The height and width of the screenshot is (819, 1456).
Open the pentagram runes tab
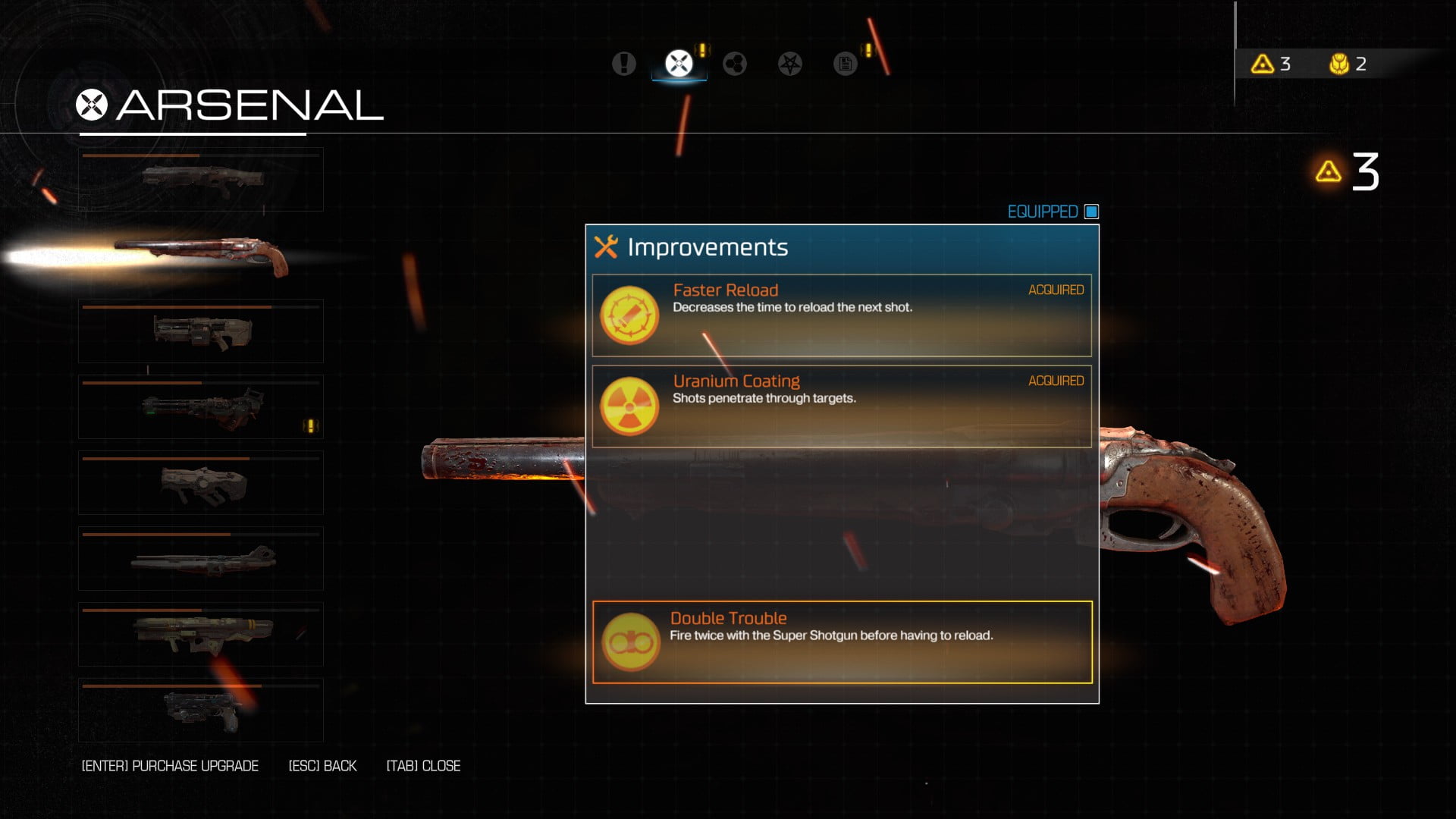tap(789, 64)
